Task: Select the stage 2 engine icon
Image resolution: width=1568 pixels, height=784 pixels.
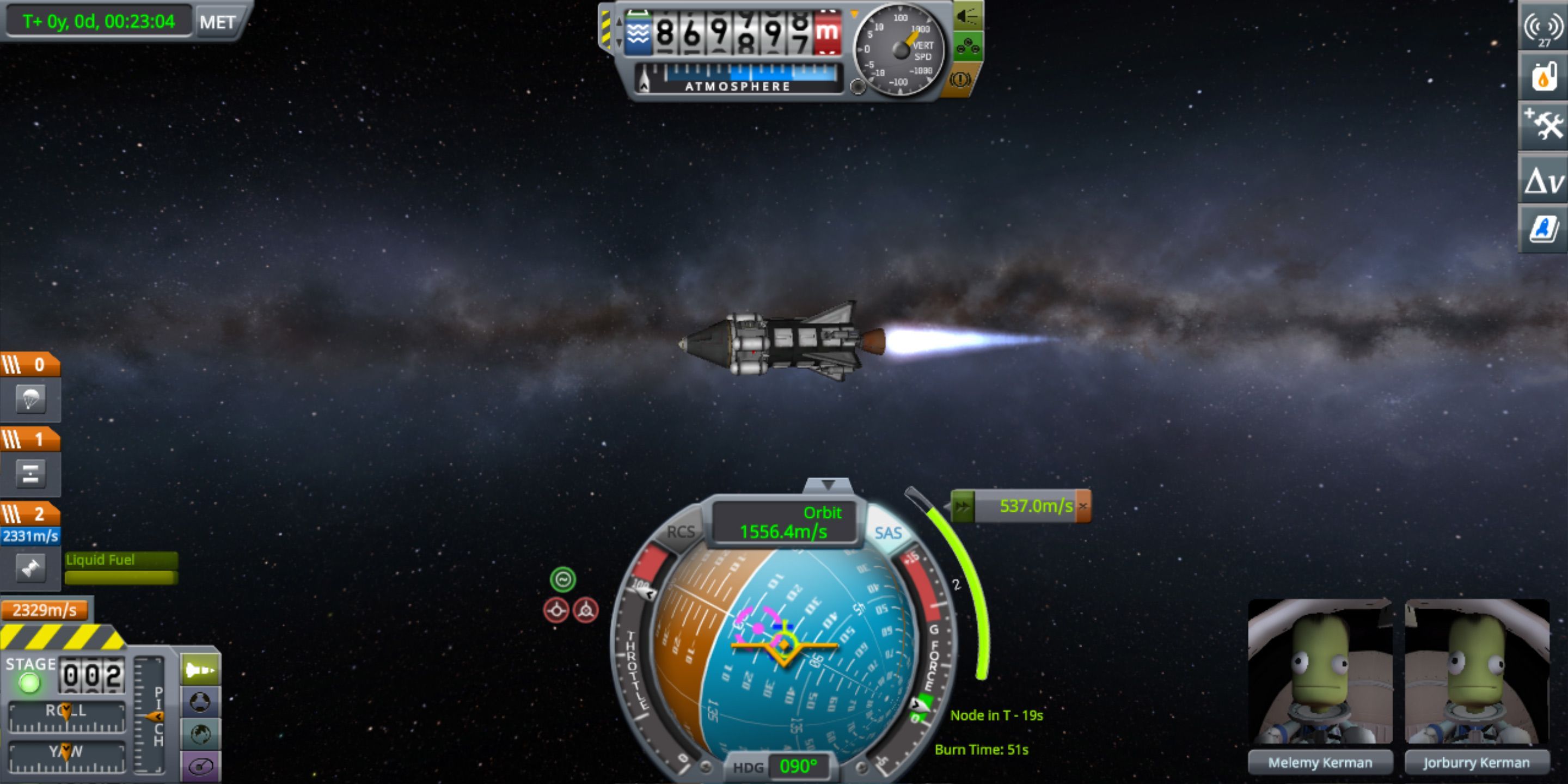Action: pos(30,568)
